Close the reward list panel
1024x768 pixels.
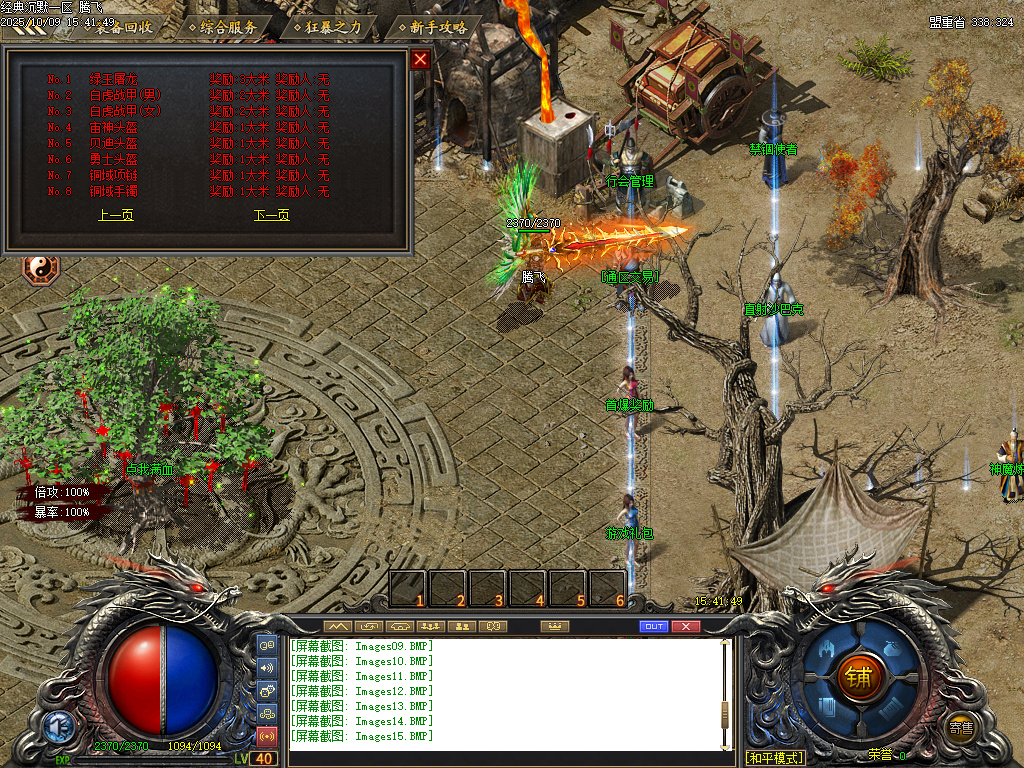point(421,59)
